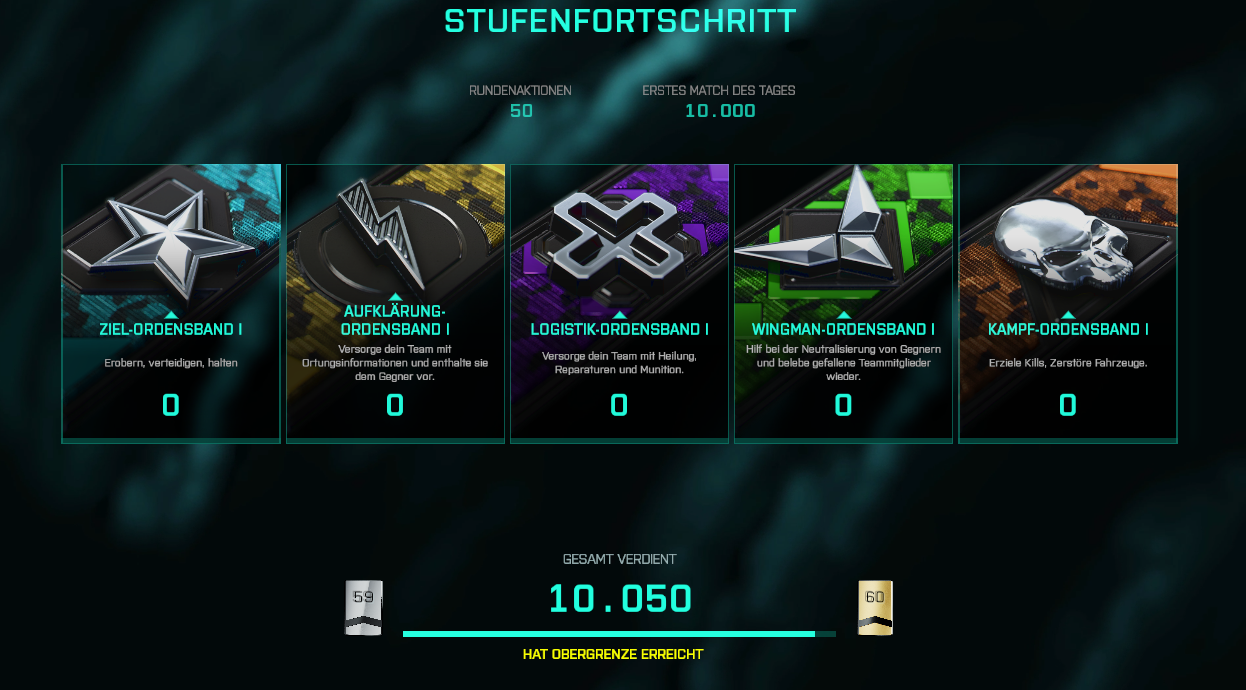Click the silver rank 59 badge
The image size is (1246, 690).
coord(364,608)
